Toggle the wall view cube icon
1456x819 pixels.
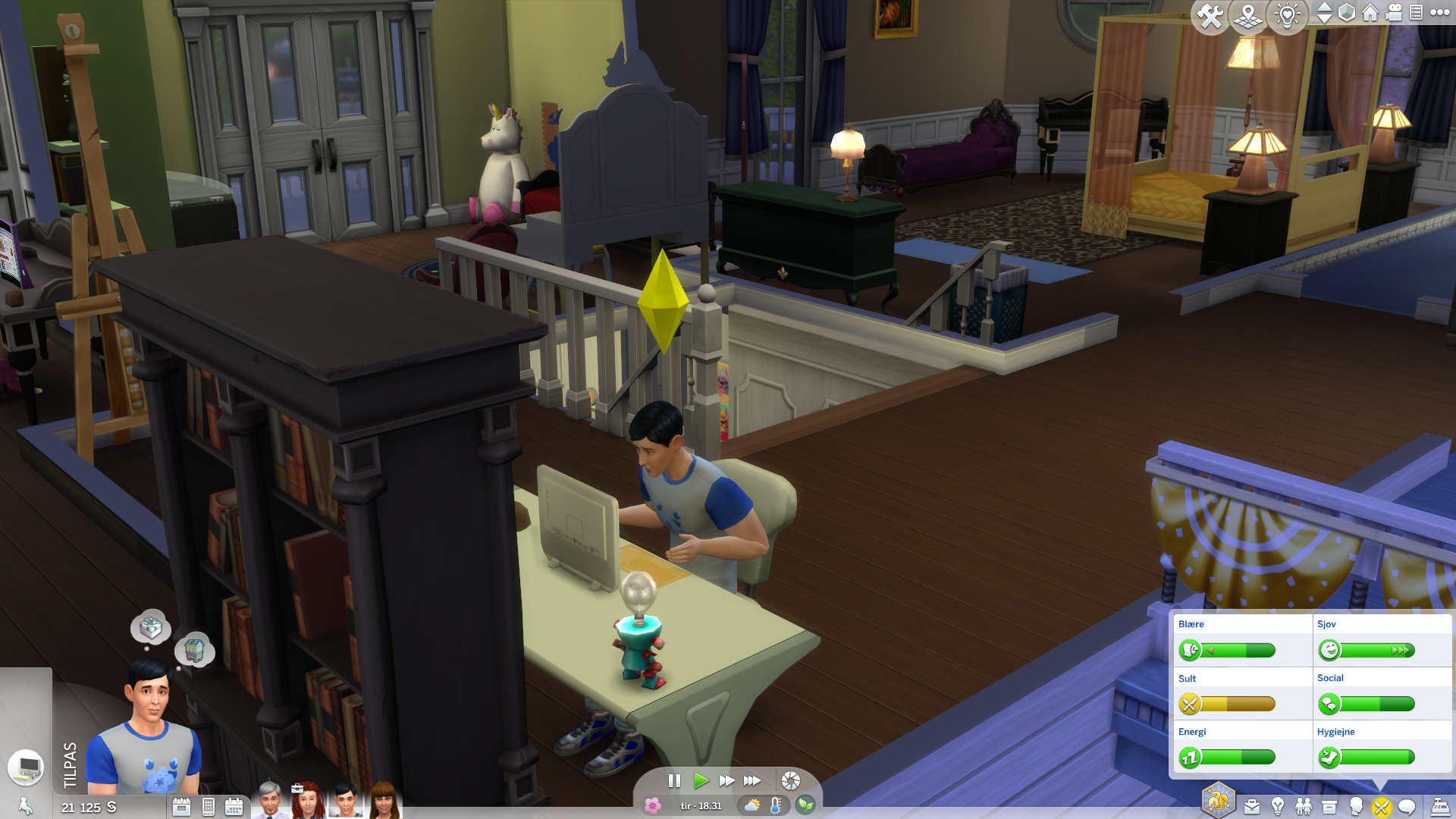click(1347, 13)
